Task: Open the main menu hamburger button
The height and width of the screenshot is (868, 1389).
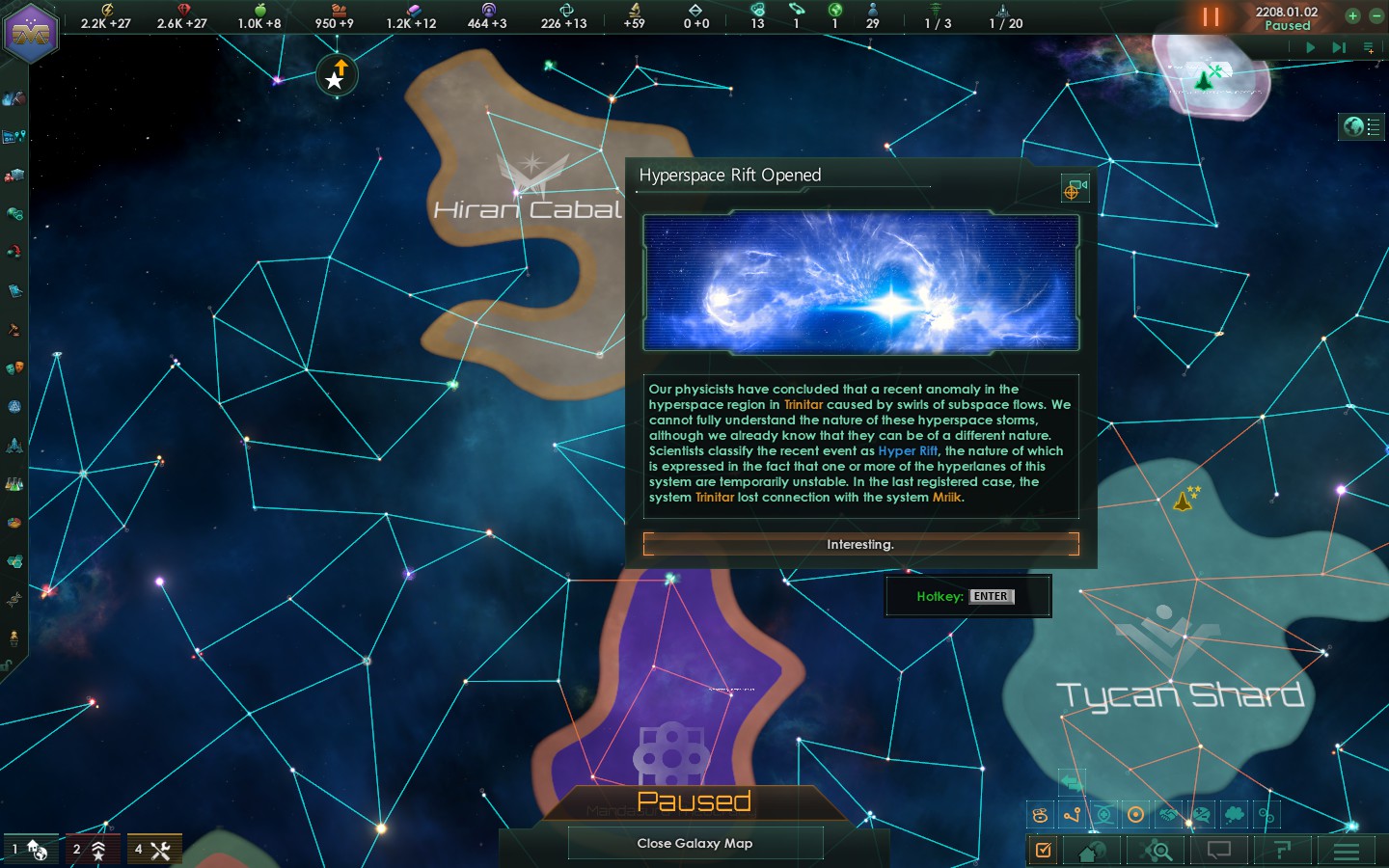Action: pos(1347,851)
